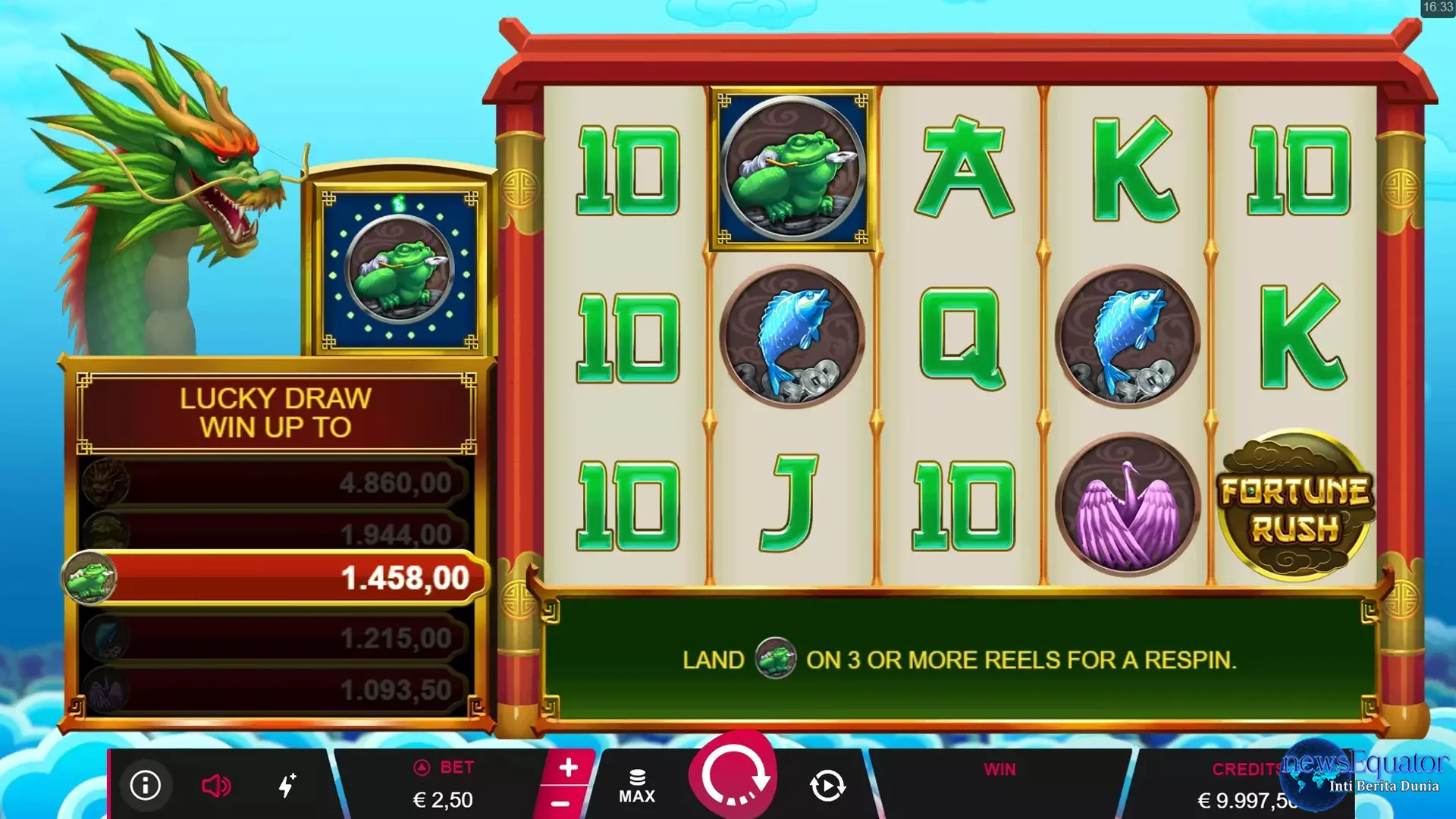Enable turbo spin with the lightning icon

tap(288, 786)
